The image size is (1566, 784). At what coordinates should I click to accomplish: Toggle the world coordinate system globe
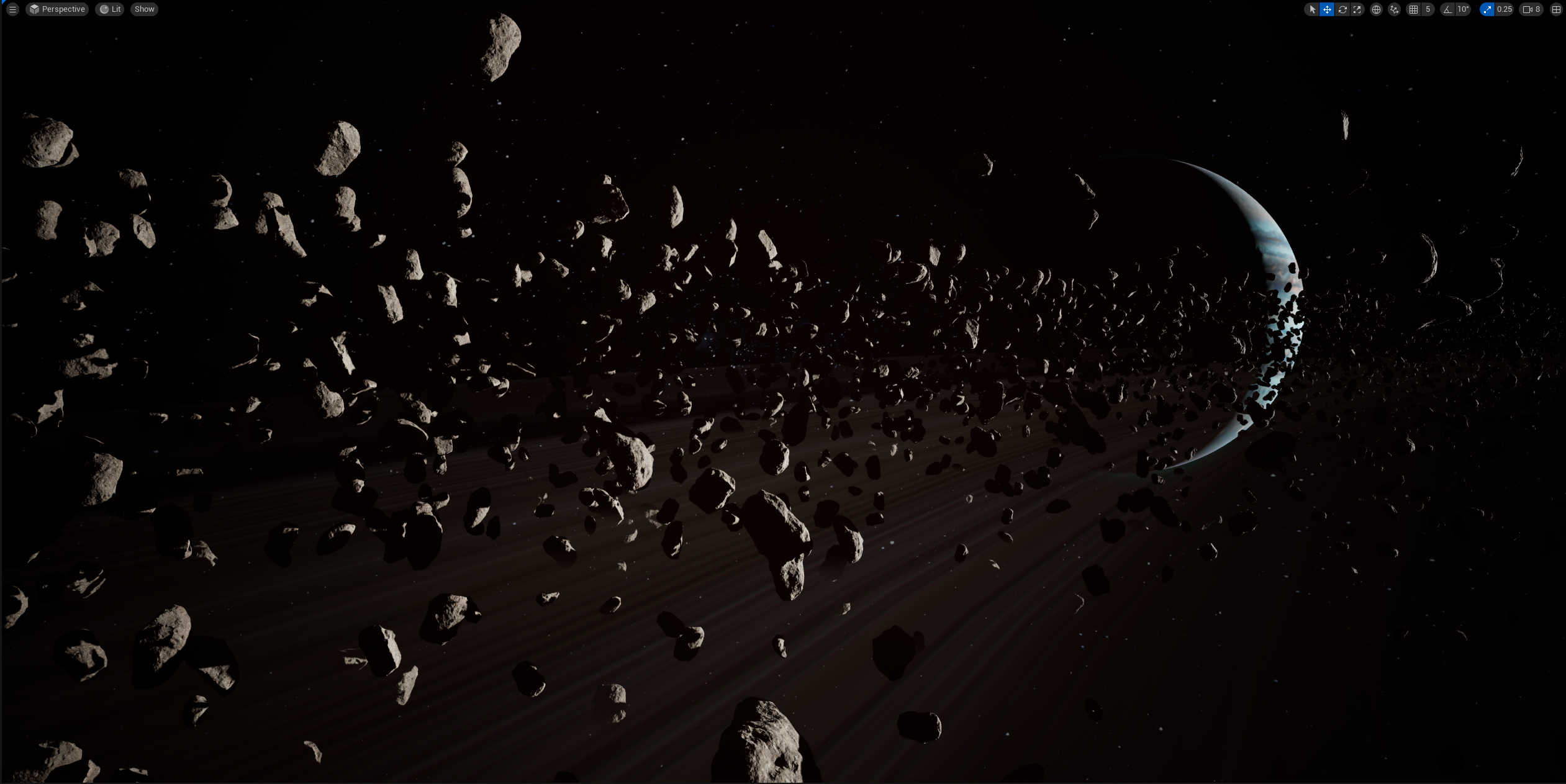point(1376,9)
